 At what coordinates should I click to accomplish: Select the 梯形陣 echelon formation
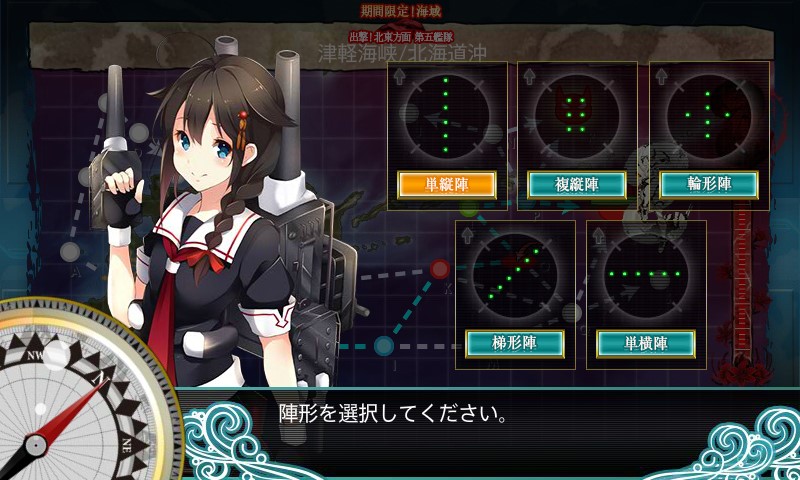[x=515, y=343]
